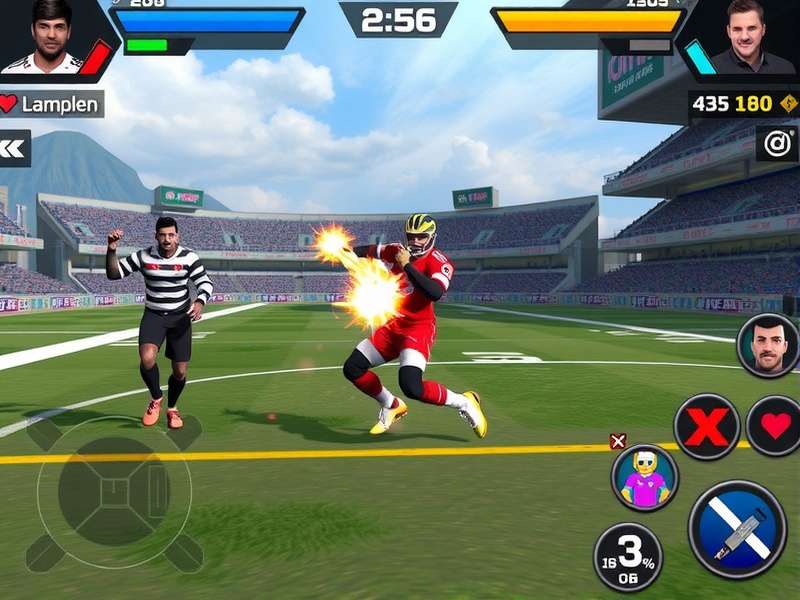This screenshot has height=600, width=800.
Task: Tap the virtual joystick pad
Action: [x=114, y=492]
